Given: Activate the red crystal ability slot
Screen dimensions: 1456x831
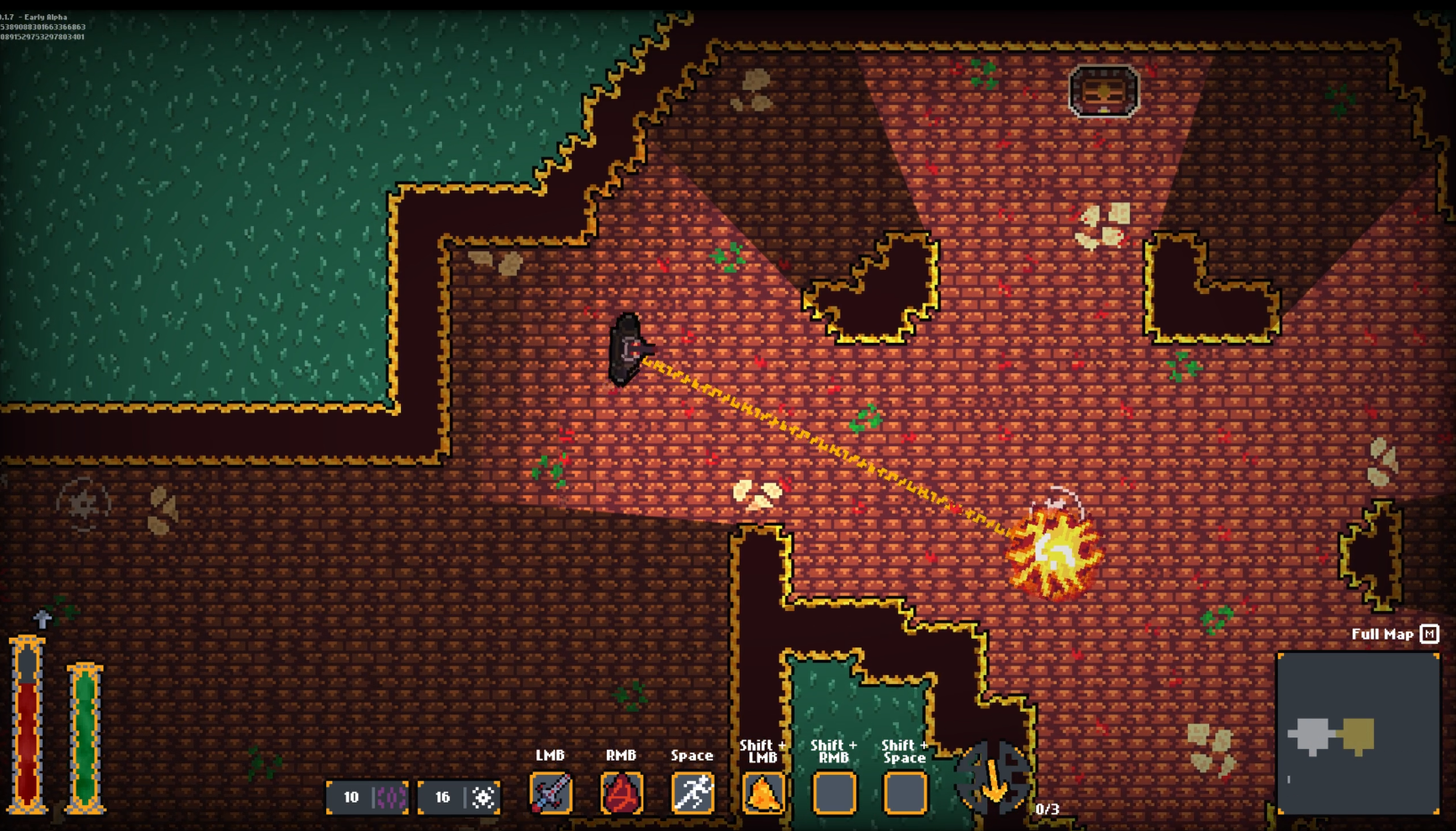Looking at the screenshot, I should pos(621,793).
